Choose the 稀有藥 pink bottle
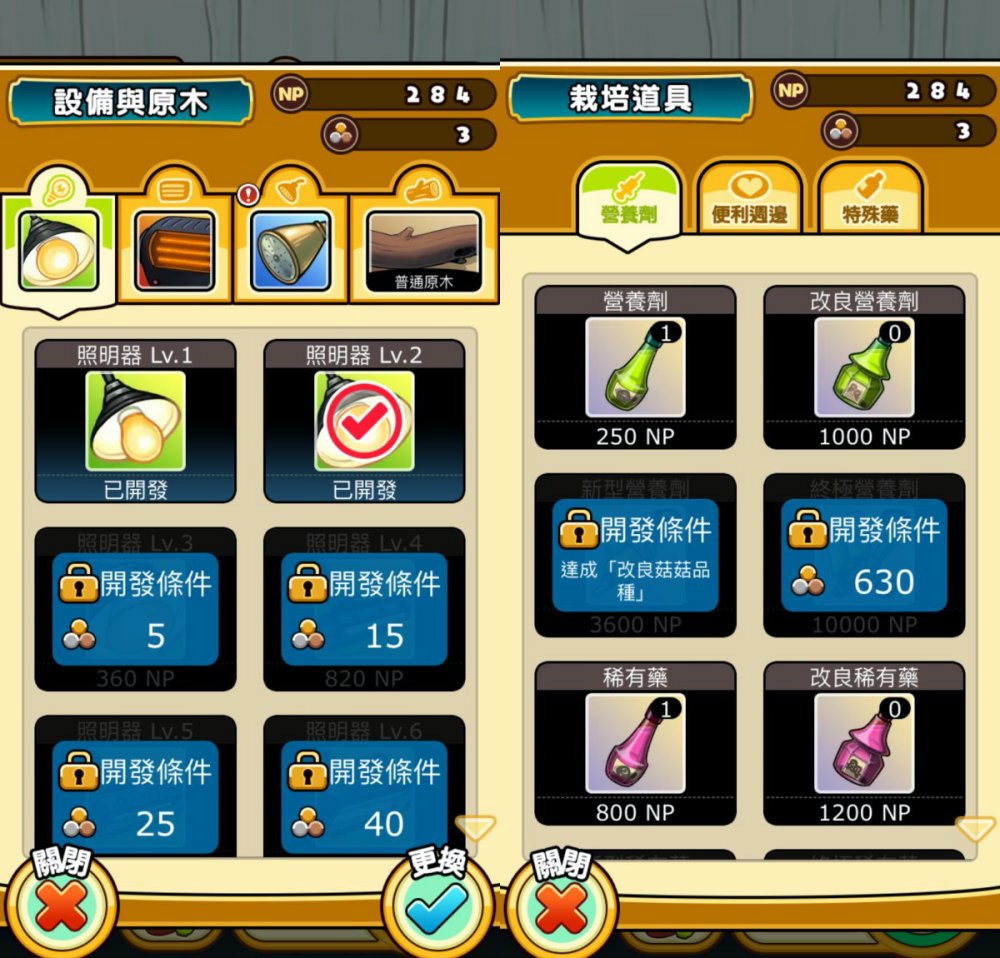 pos(635,744)
